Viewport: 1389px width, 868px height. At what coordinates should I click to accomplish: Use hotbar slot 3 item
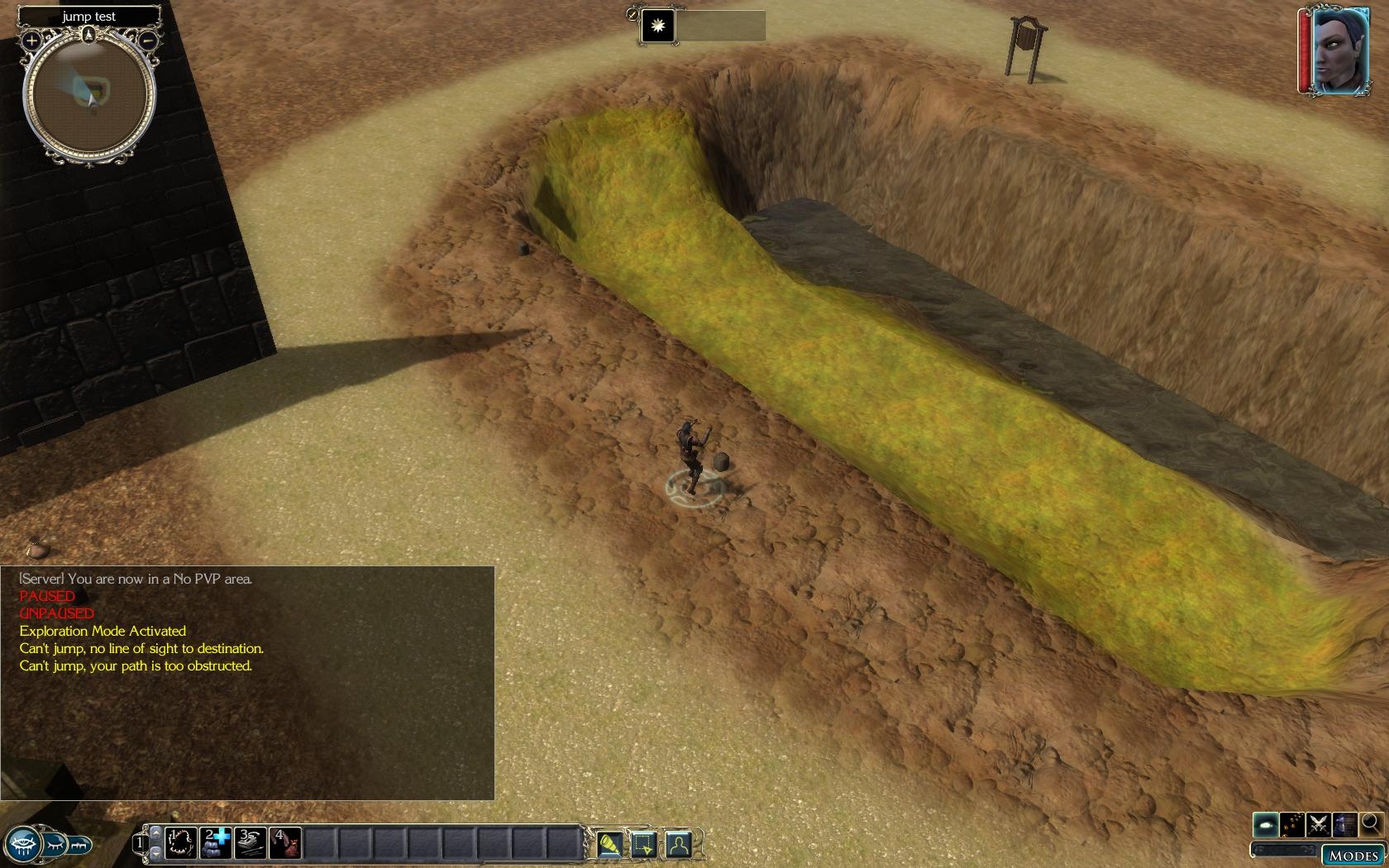click(251, 842)
